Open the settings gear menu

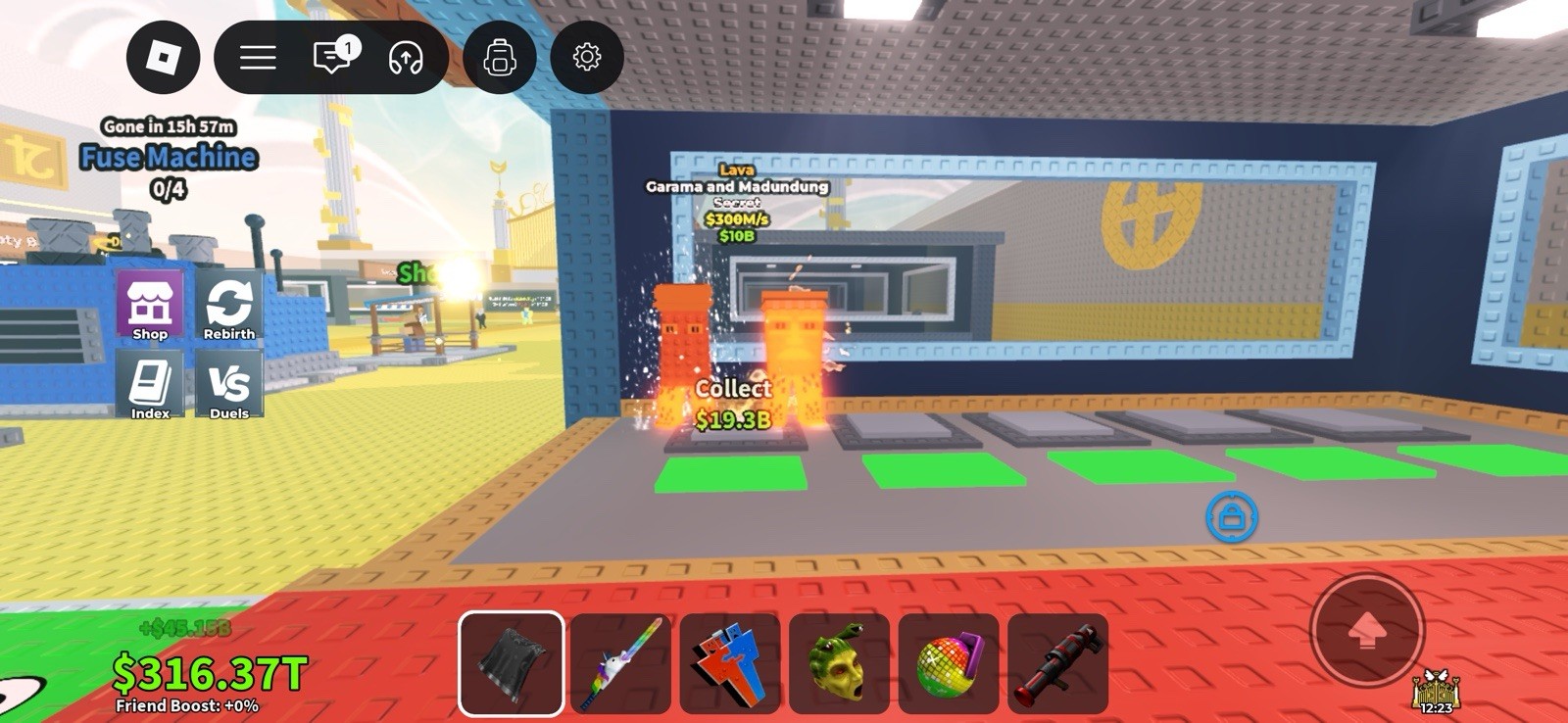click(x=586, y=58)
